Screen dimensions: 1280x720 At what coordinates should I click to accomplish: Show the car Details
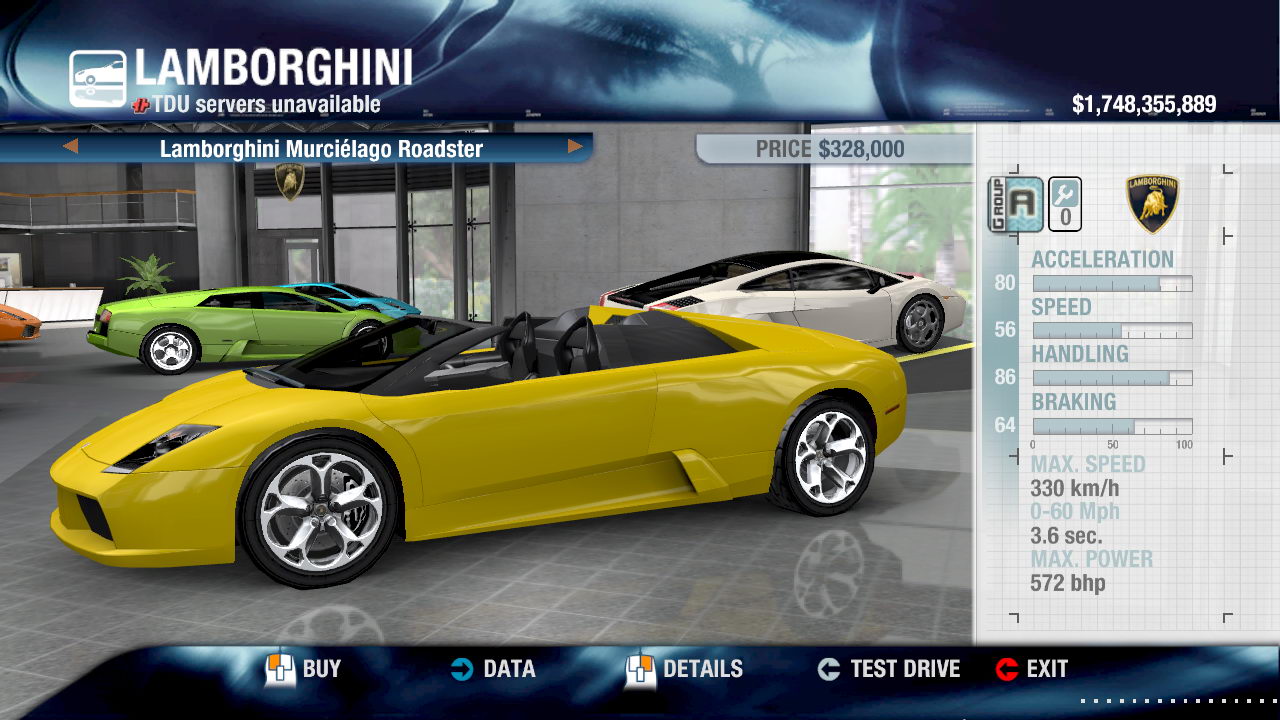pos(685,669)
